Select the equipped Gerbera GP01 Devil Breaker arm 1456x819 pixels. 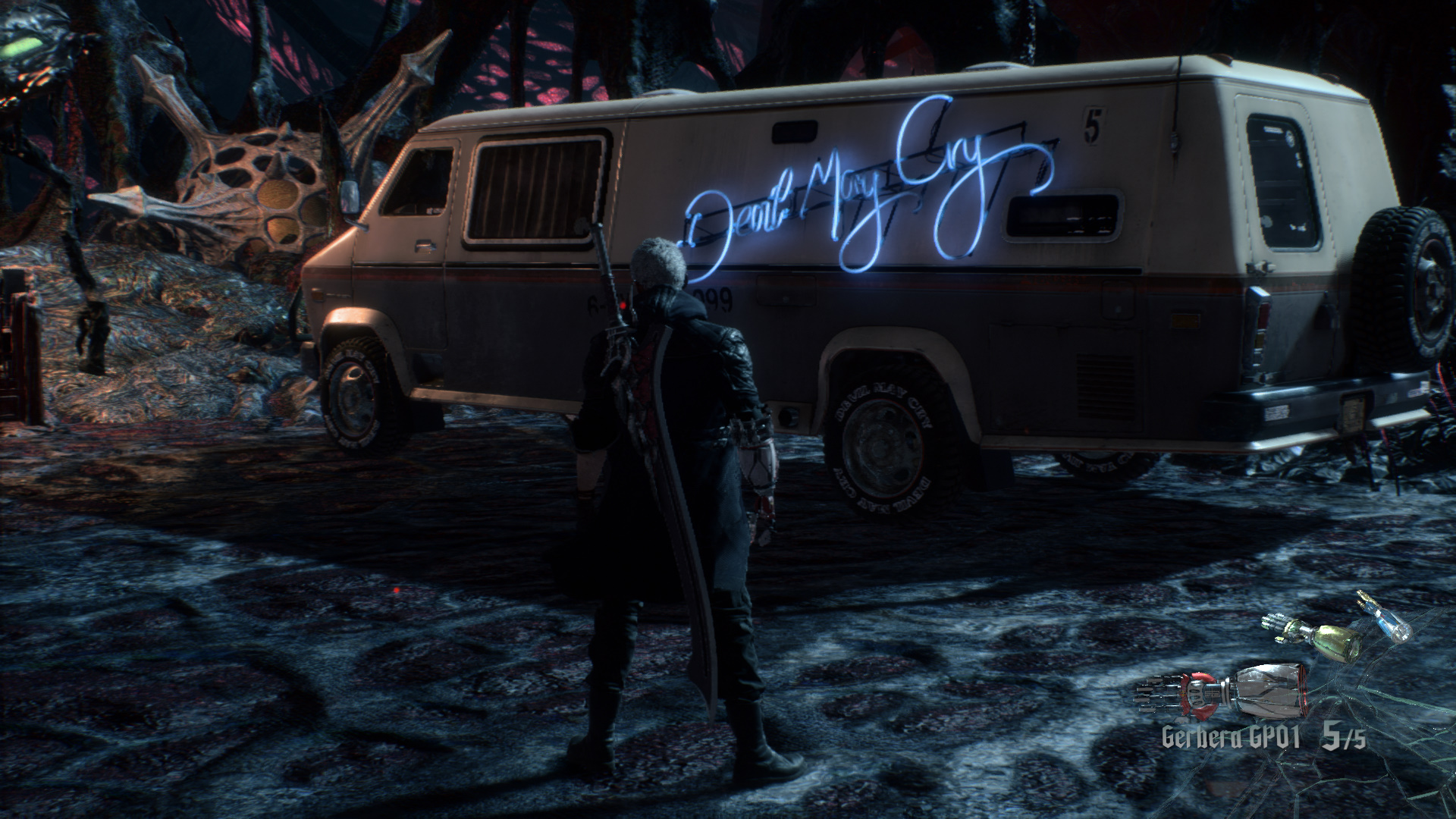(1222, 692)
